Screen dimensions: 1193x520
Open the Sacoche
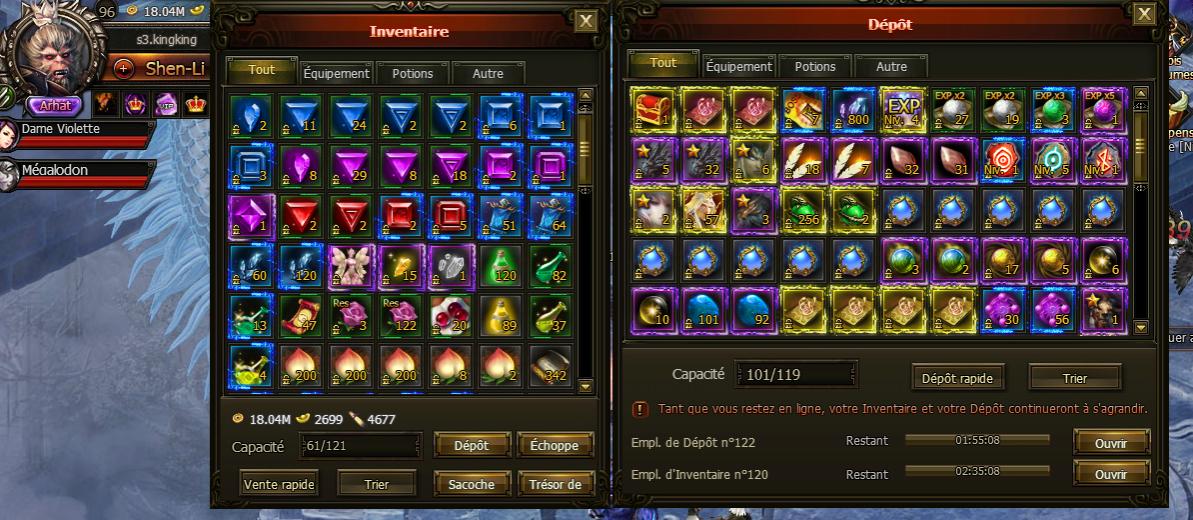pos(471,484)
